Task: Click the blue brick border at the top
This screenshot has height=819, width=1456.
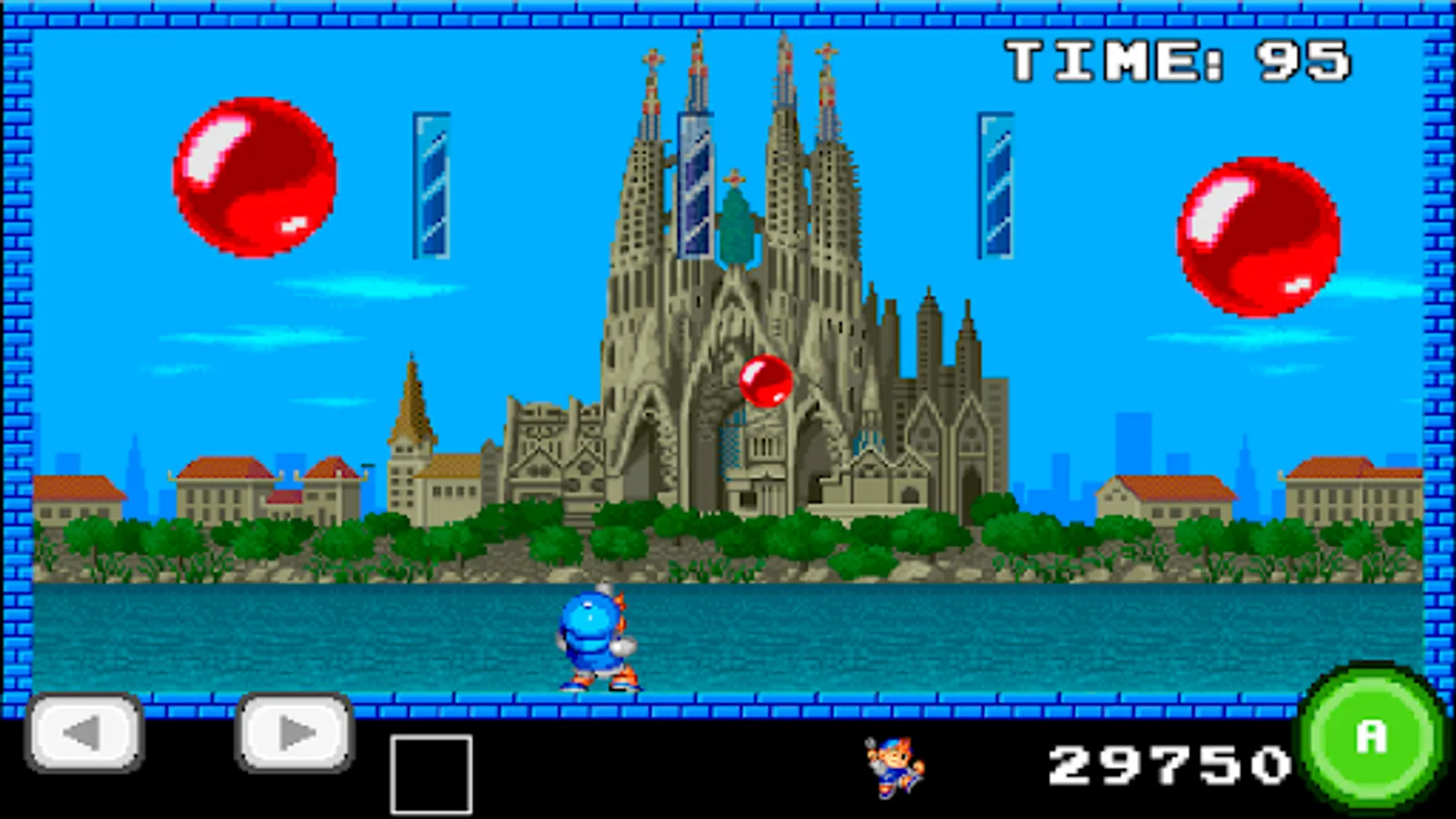Action: click(728, 14)
